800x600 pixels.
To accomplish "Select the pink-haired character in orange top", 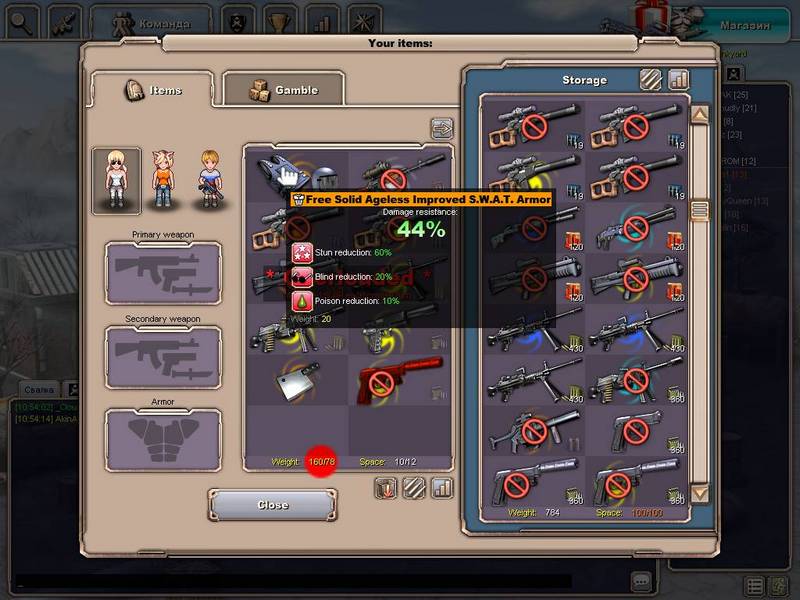I will point(163,180).
